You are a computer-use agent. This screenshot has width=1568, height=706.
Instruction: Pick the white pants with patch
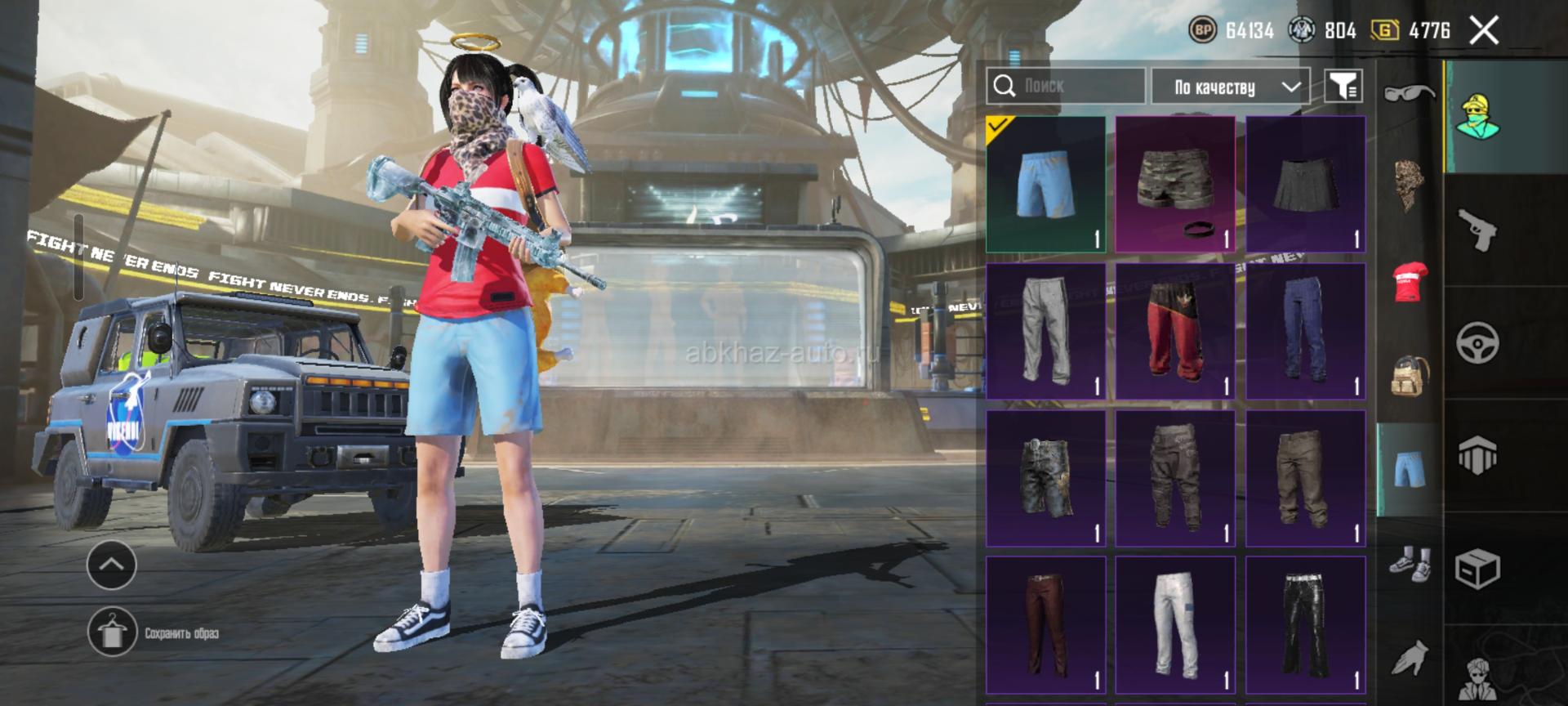pyautogui.click(x=1175, y=625)
